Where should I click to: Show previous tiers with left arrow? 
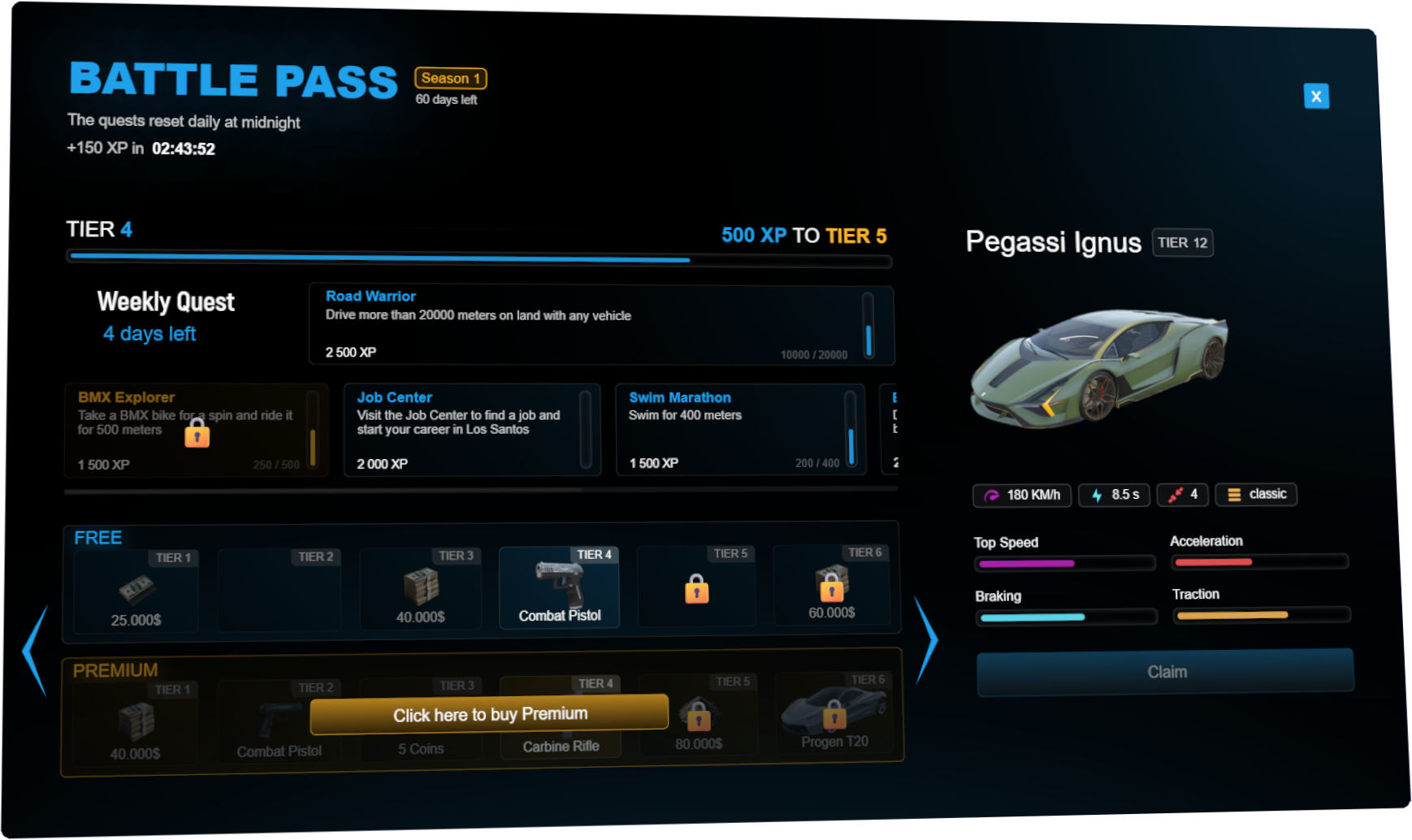[34, 650]
